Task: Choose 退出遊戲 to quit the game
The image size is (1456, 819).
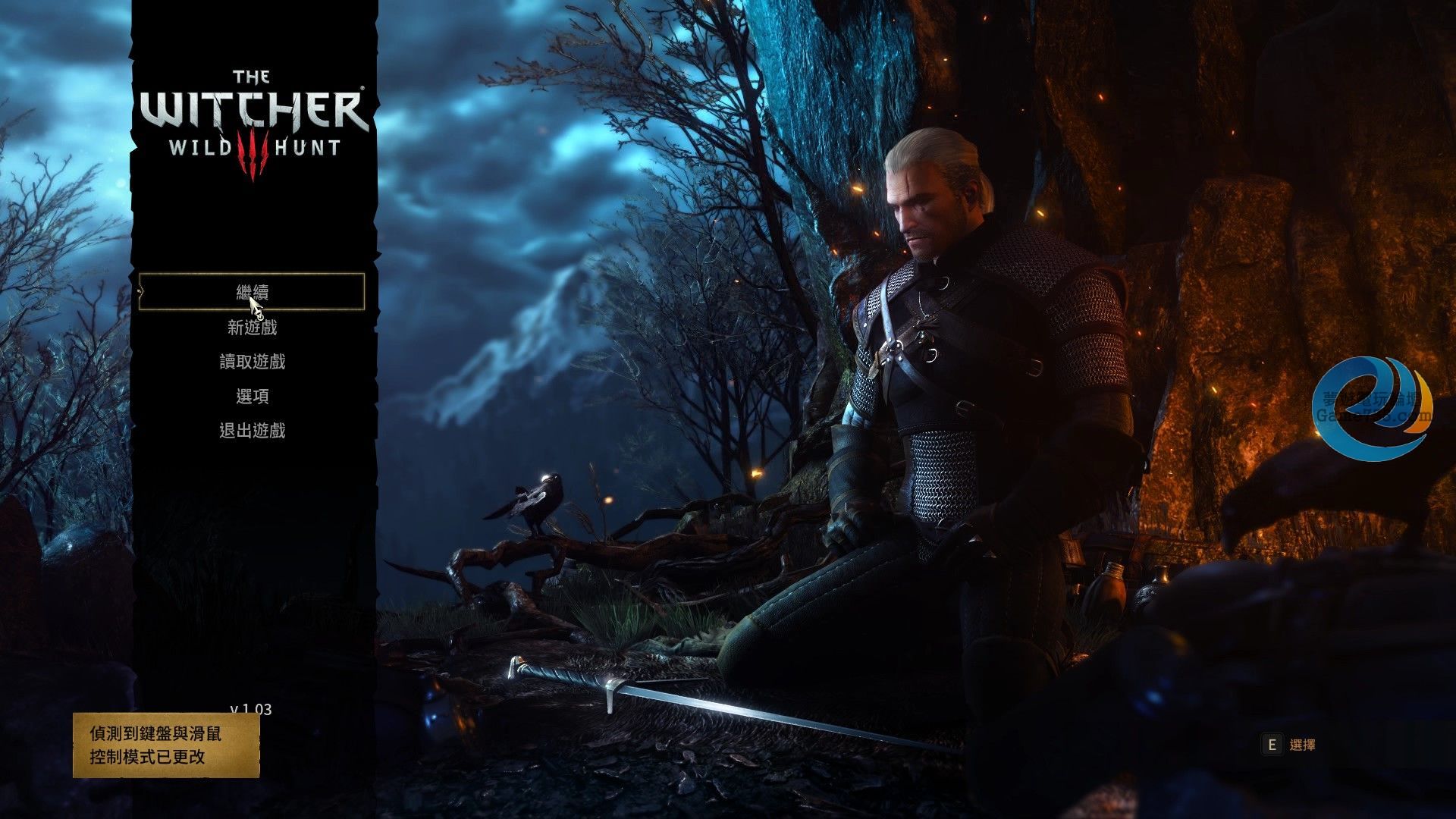Action: point(252,431)
